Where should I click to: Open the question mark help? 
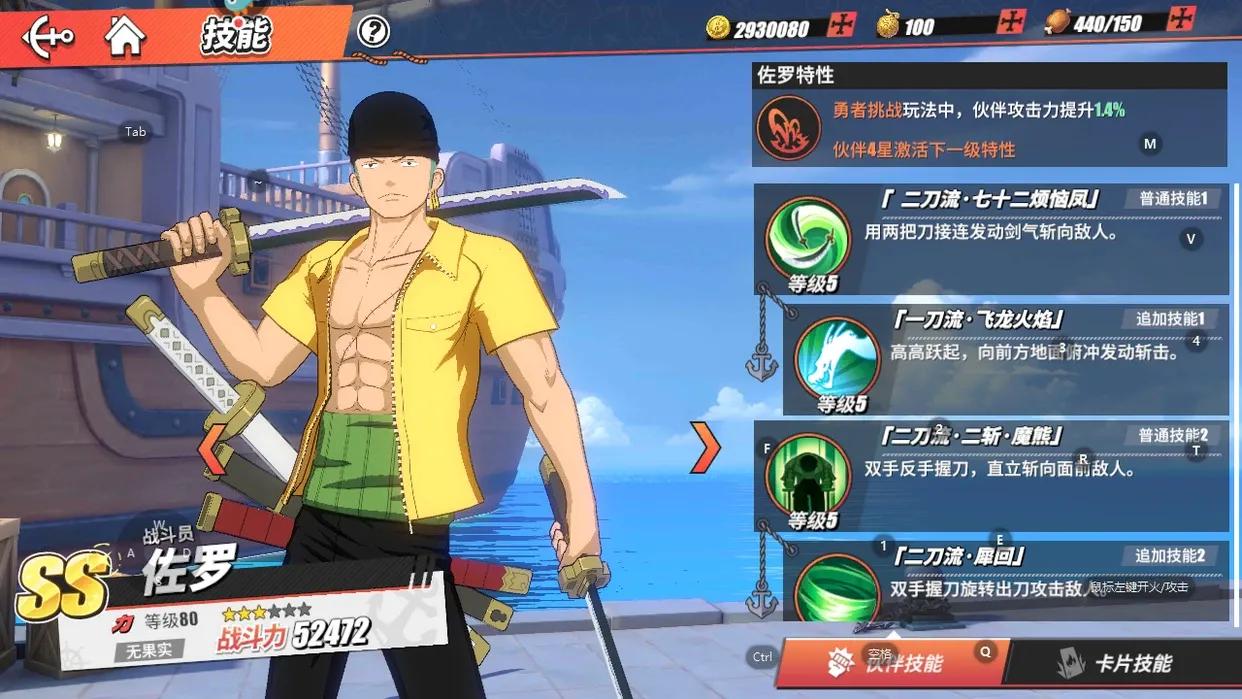click(373, 32)
